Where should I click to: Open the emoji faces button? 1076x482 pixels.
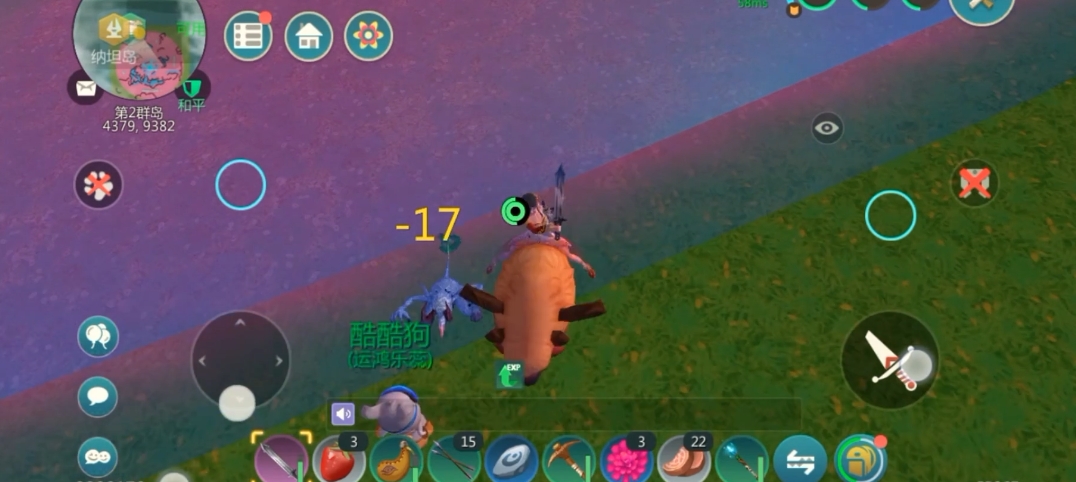pyautogui.click(x=98, y=455)
